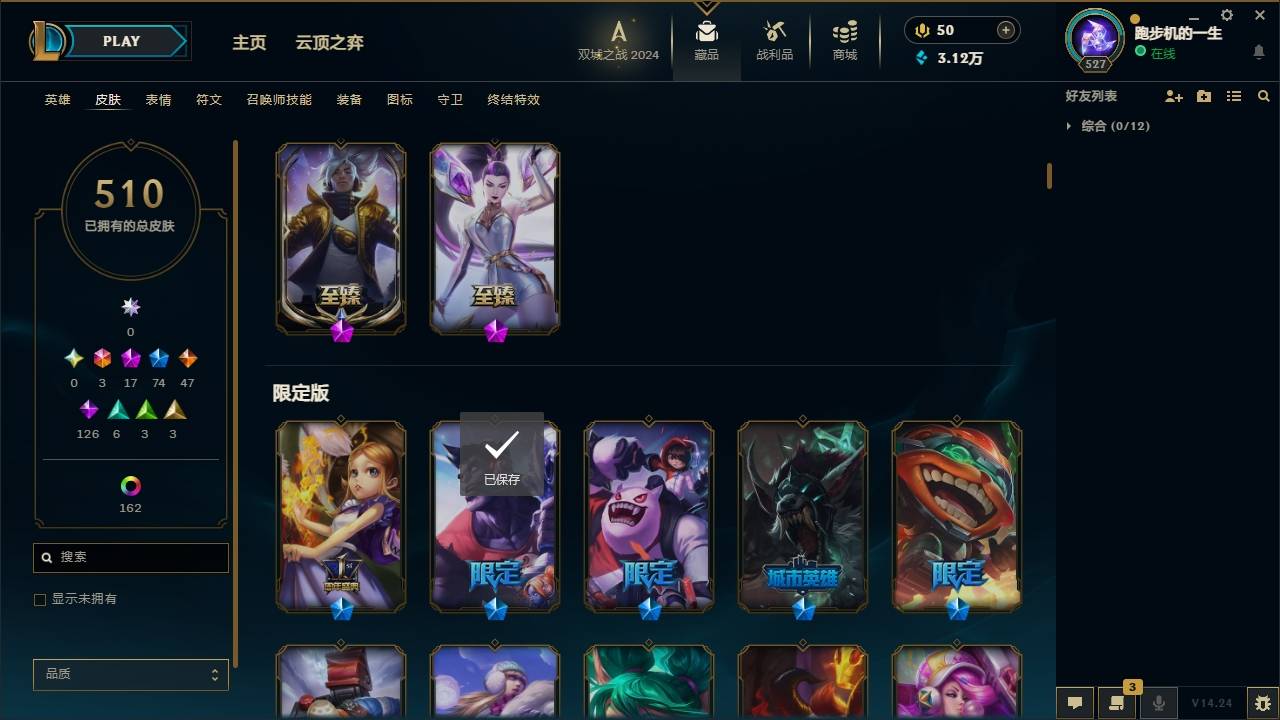Switch to the 表情 tab

[x=158, y=100]
